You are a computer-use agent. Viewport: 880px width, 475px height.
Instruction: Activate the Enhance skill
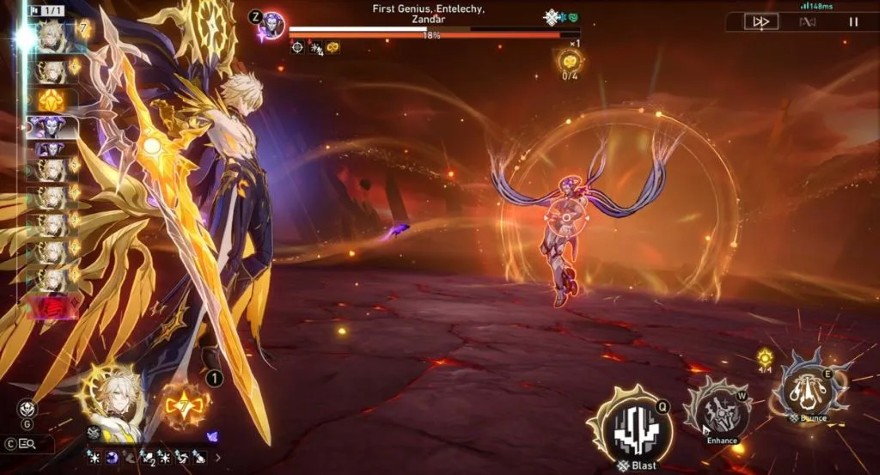click(719, 410)
